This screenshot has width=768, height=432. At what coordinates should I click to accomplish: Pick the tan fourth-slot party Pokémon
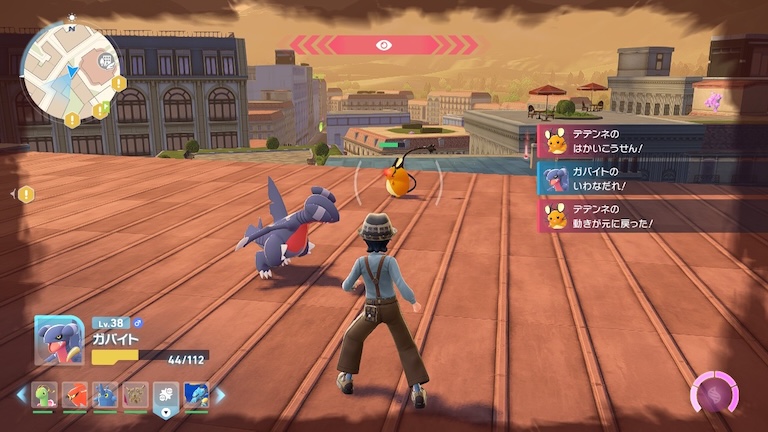(x=136, y=394)
